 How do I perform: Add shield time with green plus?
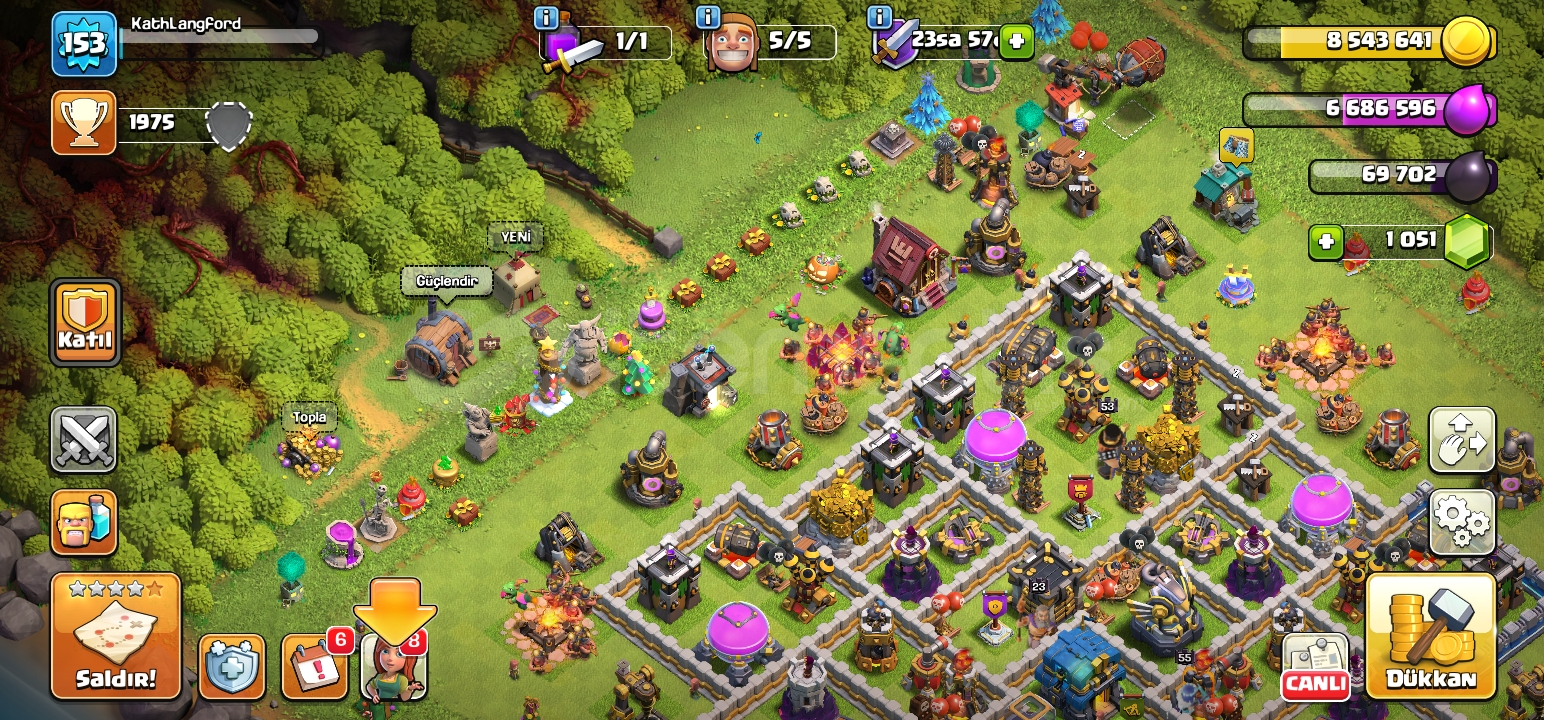click(x=1016, y=41)
